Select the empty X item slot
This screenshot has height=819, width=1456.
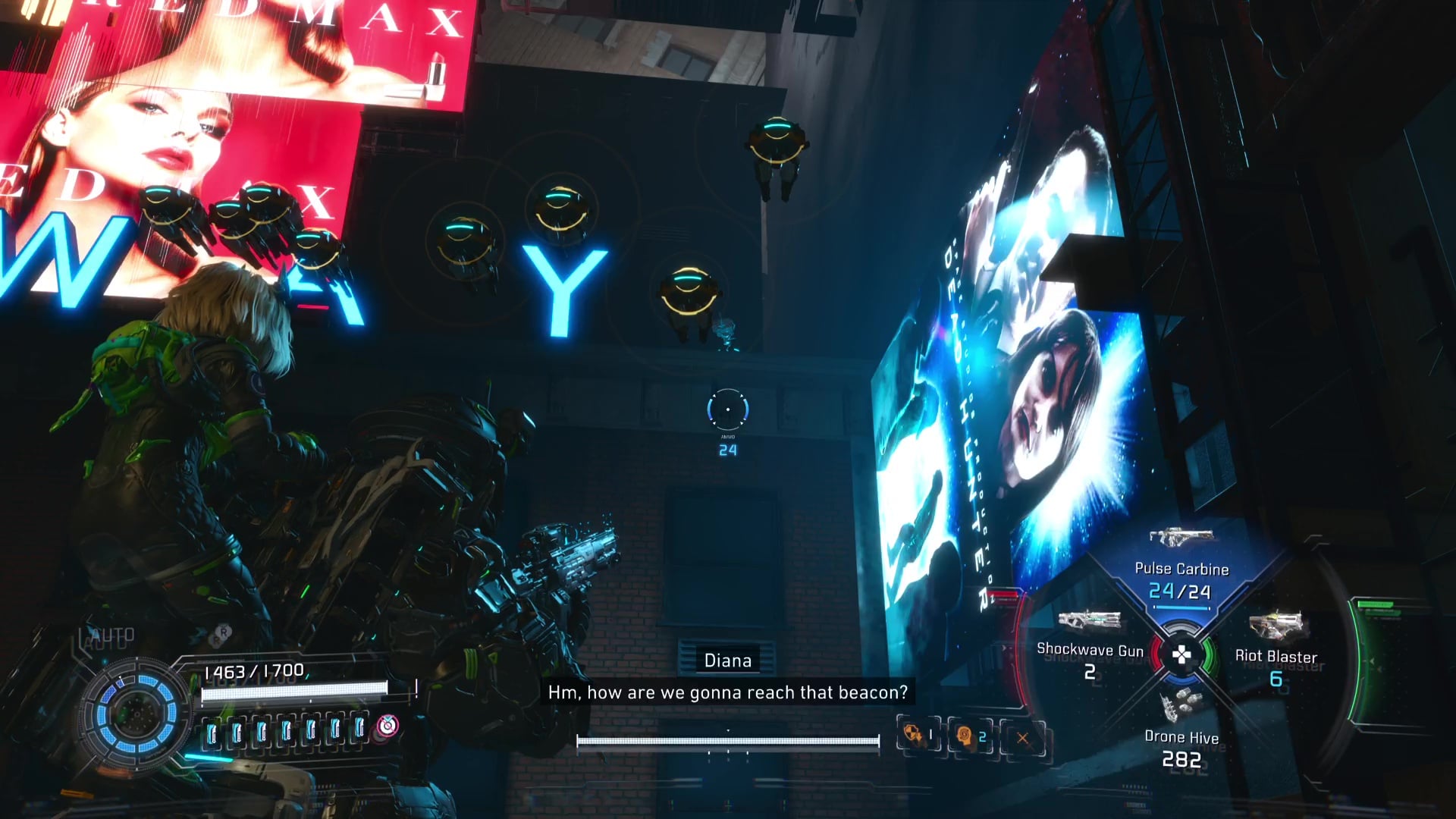(1022, 737)
